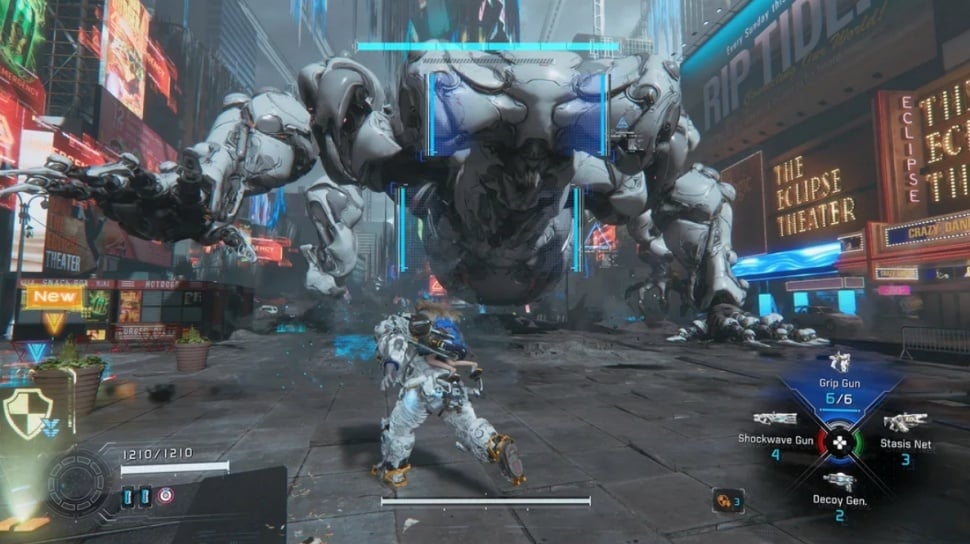Screen dimensions: 970x544
Task: Select the red bullseye target icon
Action: coord(165,495)
